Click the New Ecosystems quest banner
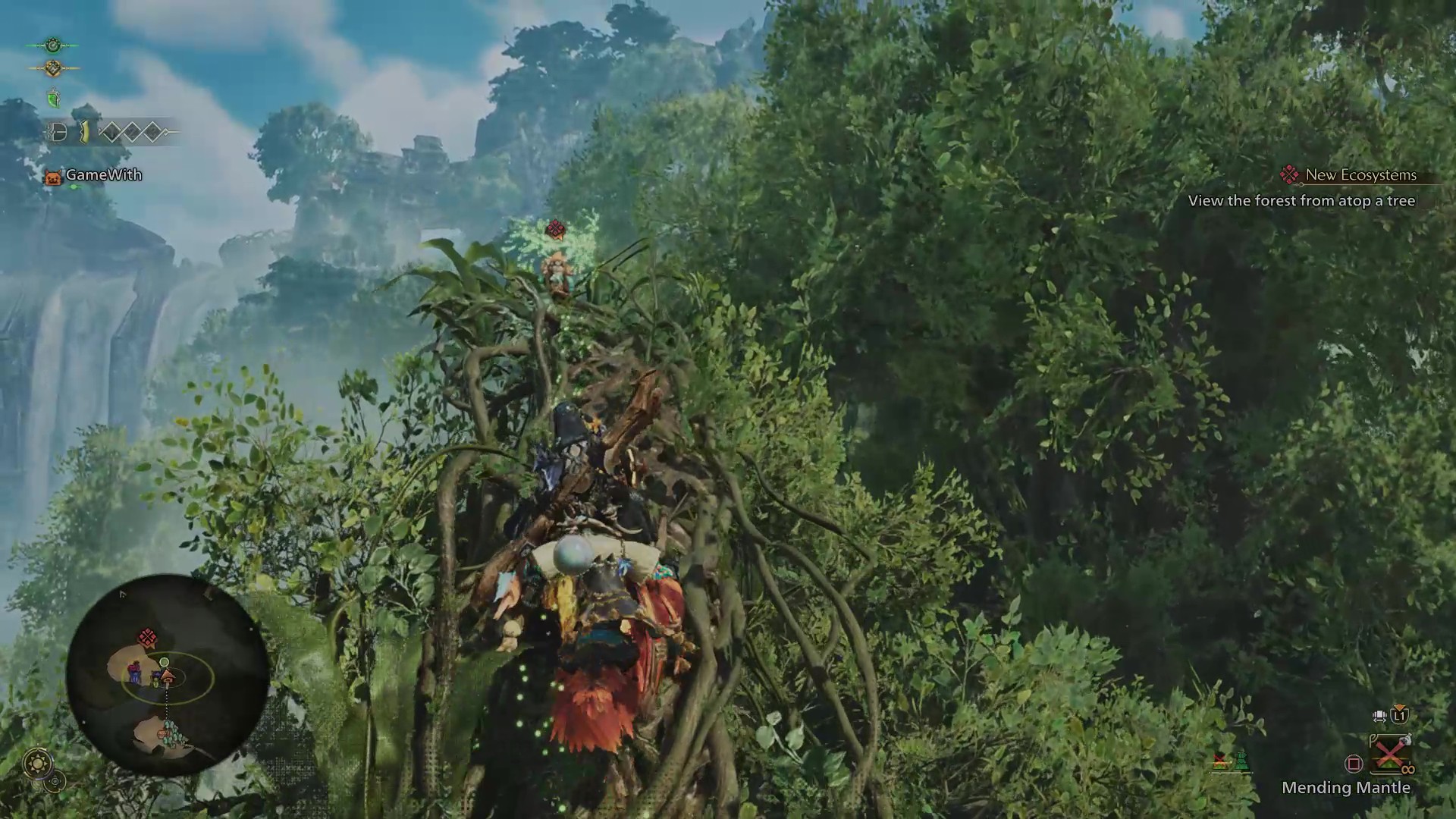 coord(1357,174)
